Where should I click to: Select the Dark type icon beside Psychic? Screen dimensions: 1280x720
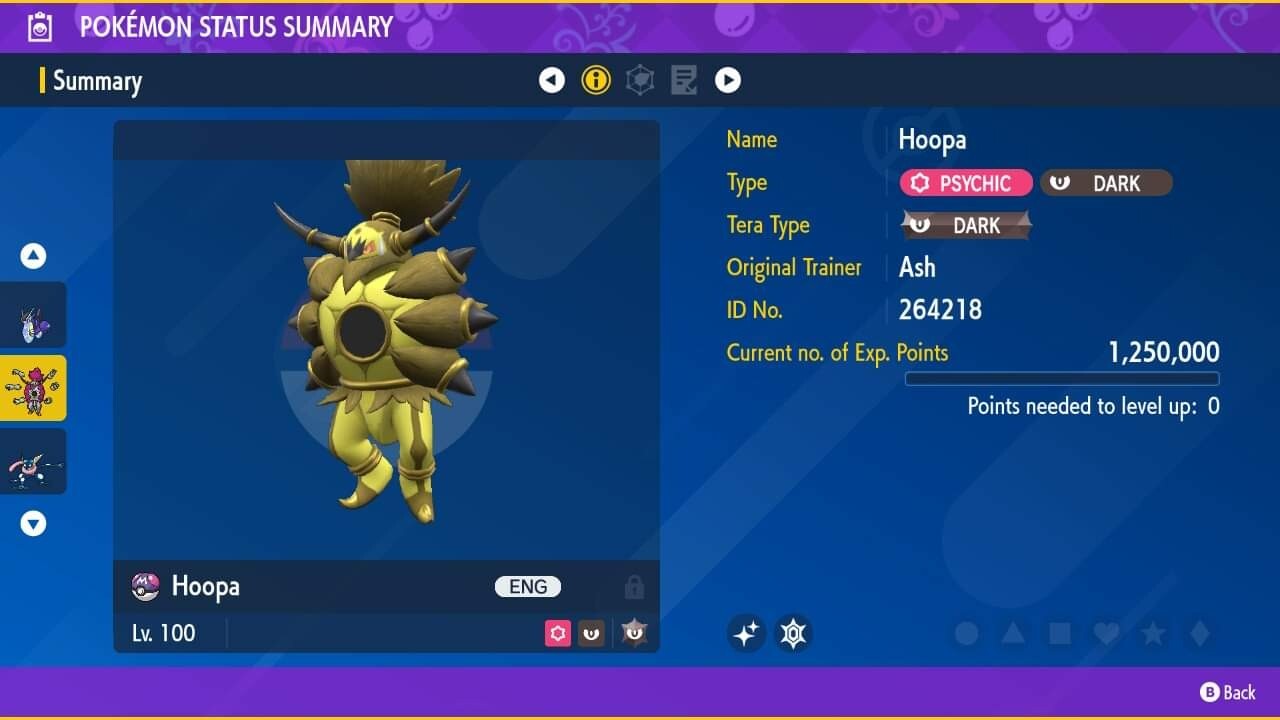click(592, 633)
